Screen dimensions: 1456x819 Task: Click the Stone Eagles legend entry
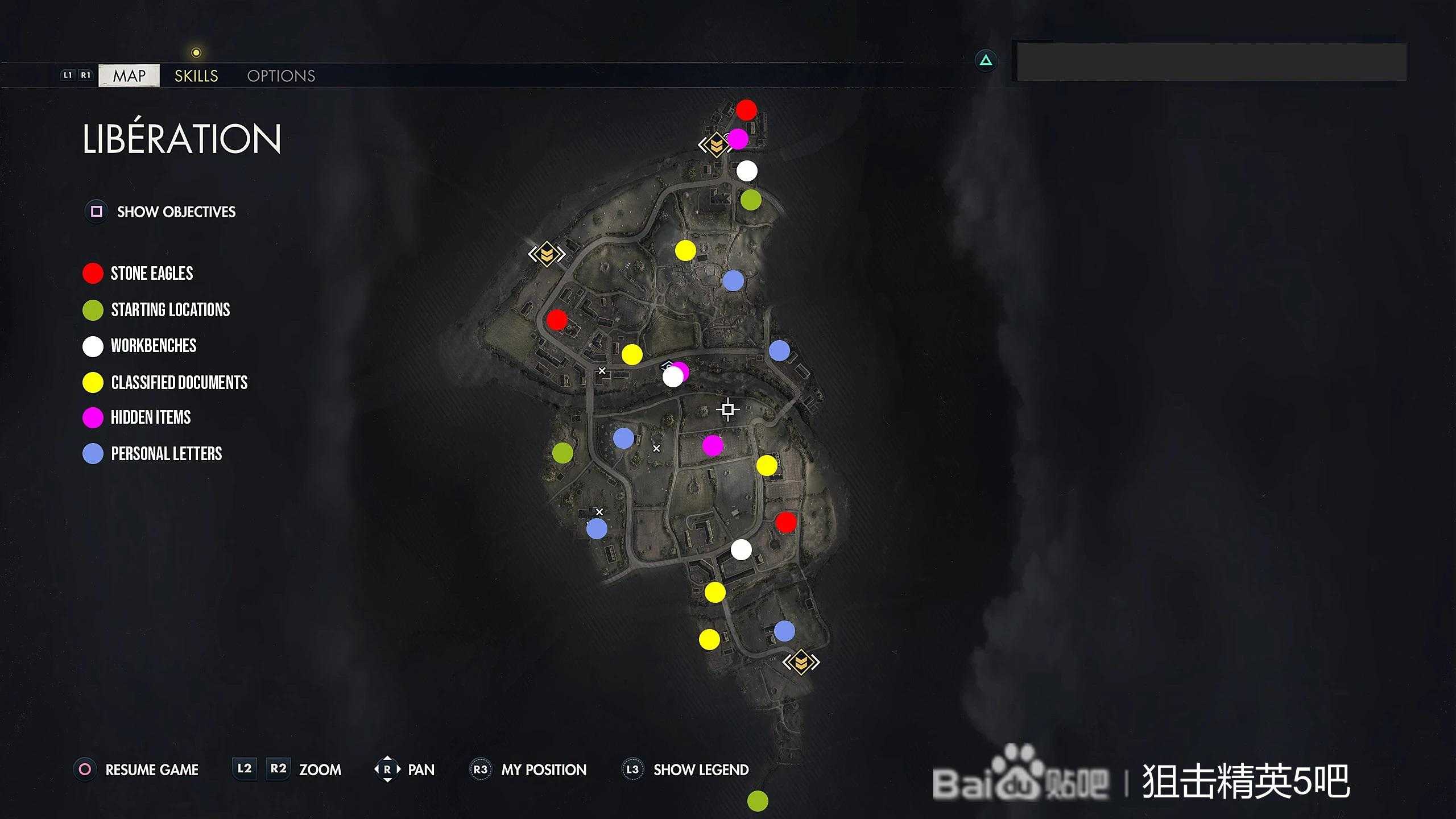[151, 274]
